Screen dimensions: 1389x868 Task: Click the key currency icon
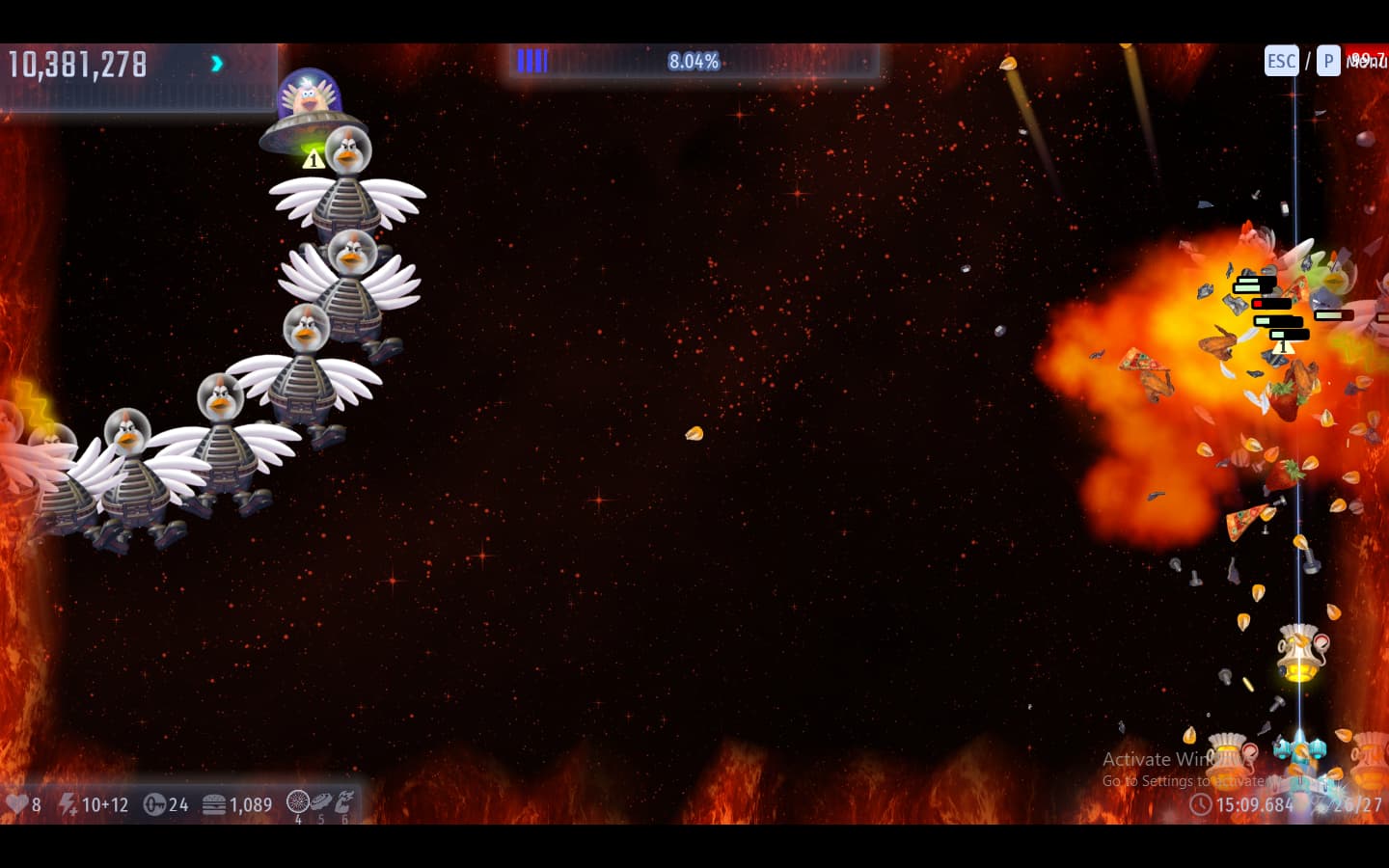click(154, 804)
